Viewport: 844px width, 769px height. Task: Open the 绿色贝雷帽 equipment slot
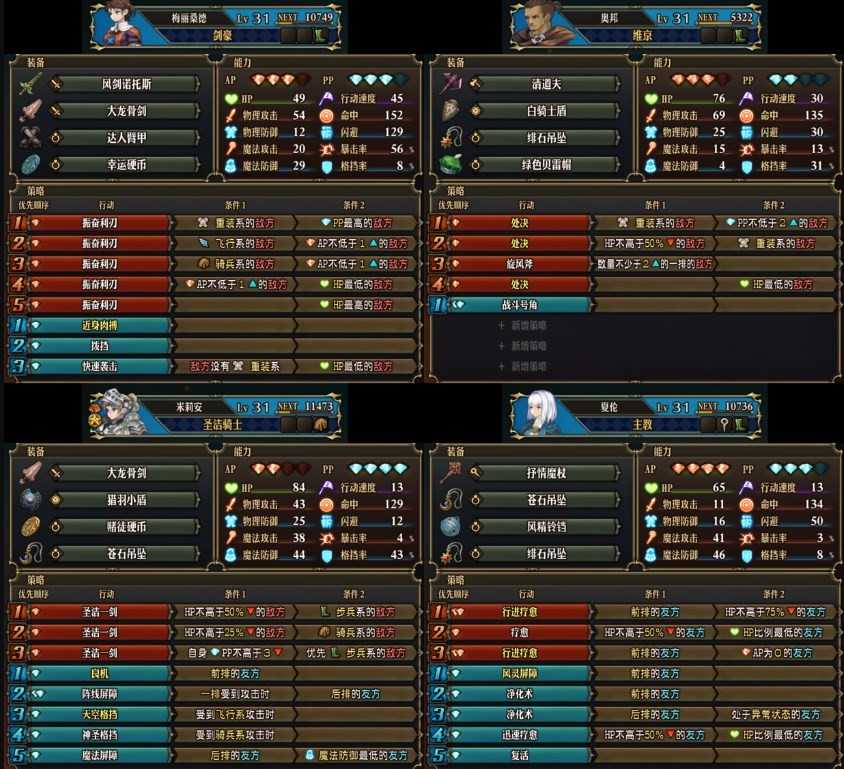(547, 165)
